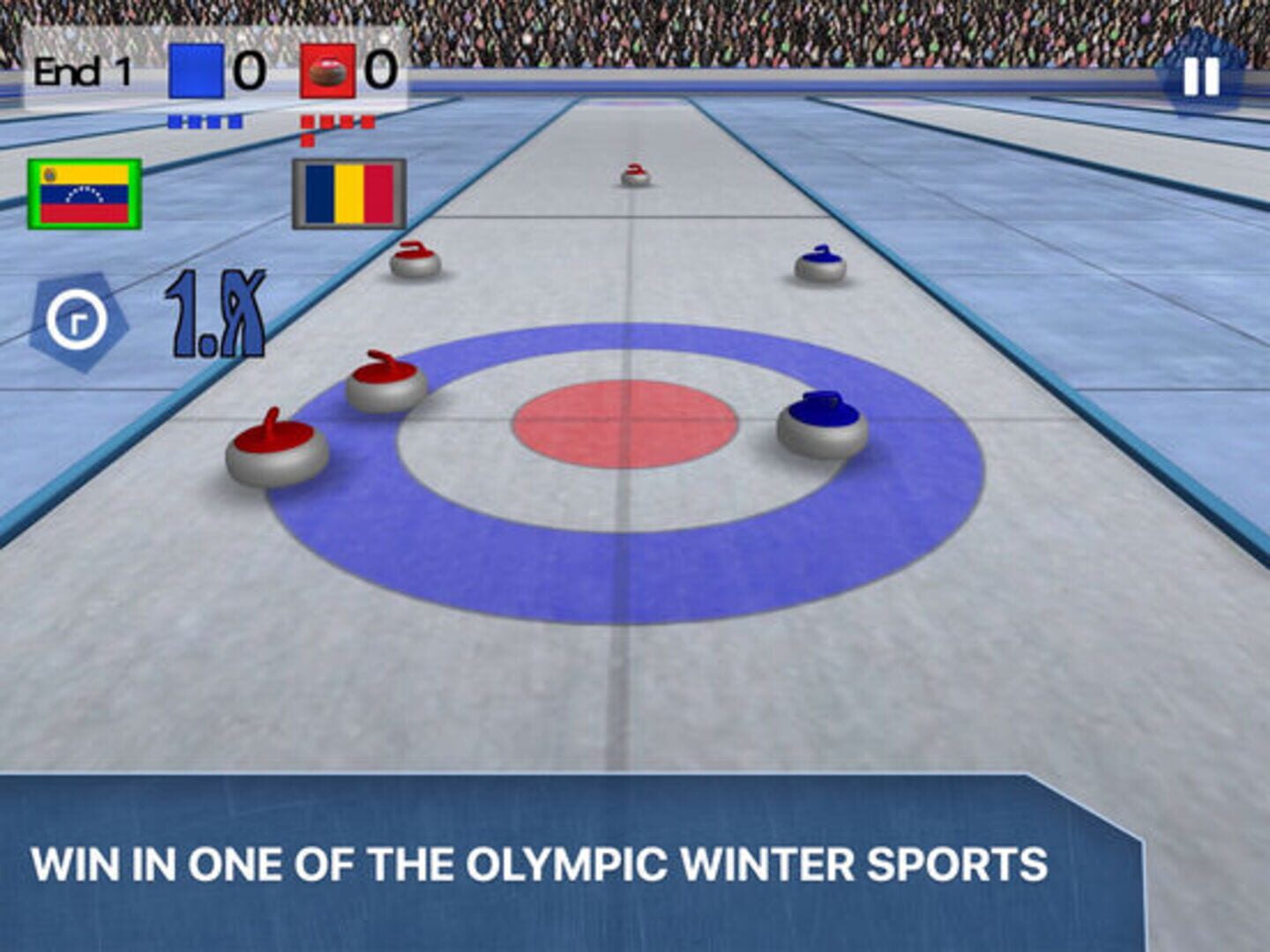Tap the pentagon rotation button
The width and height of the screenshot is (1270, 952).
78,322
